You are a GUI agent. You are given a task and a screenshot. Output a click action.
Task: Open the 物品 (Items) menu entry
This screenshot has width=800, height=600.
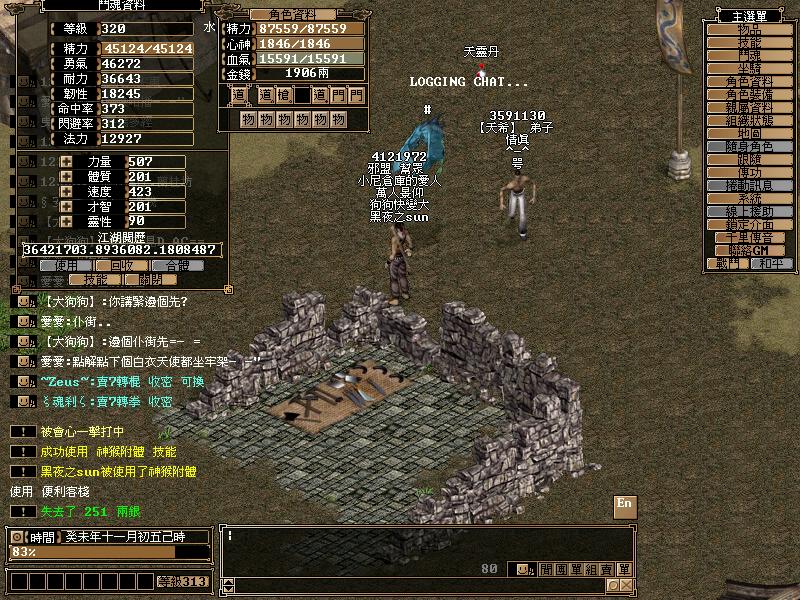coord(748,30)
